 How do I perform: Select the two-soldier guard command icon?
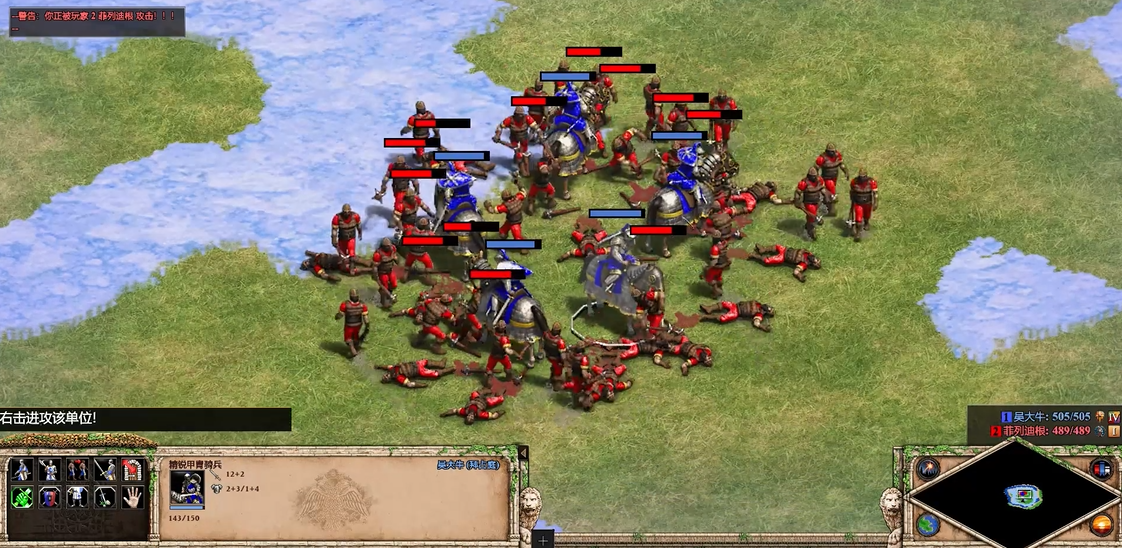tap(77, 470)
